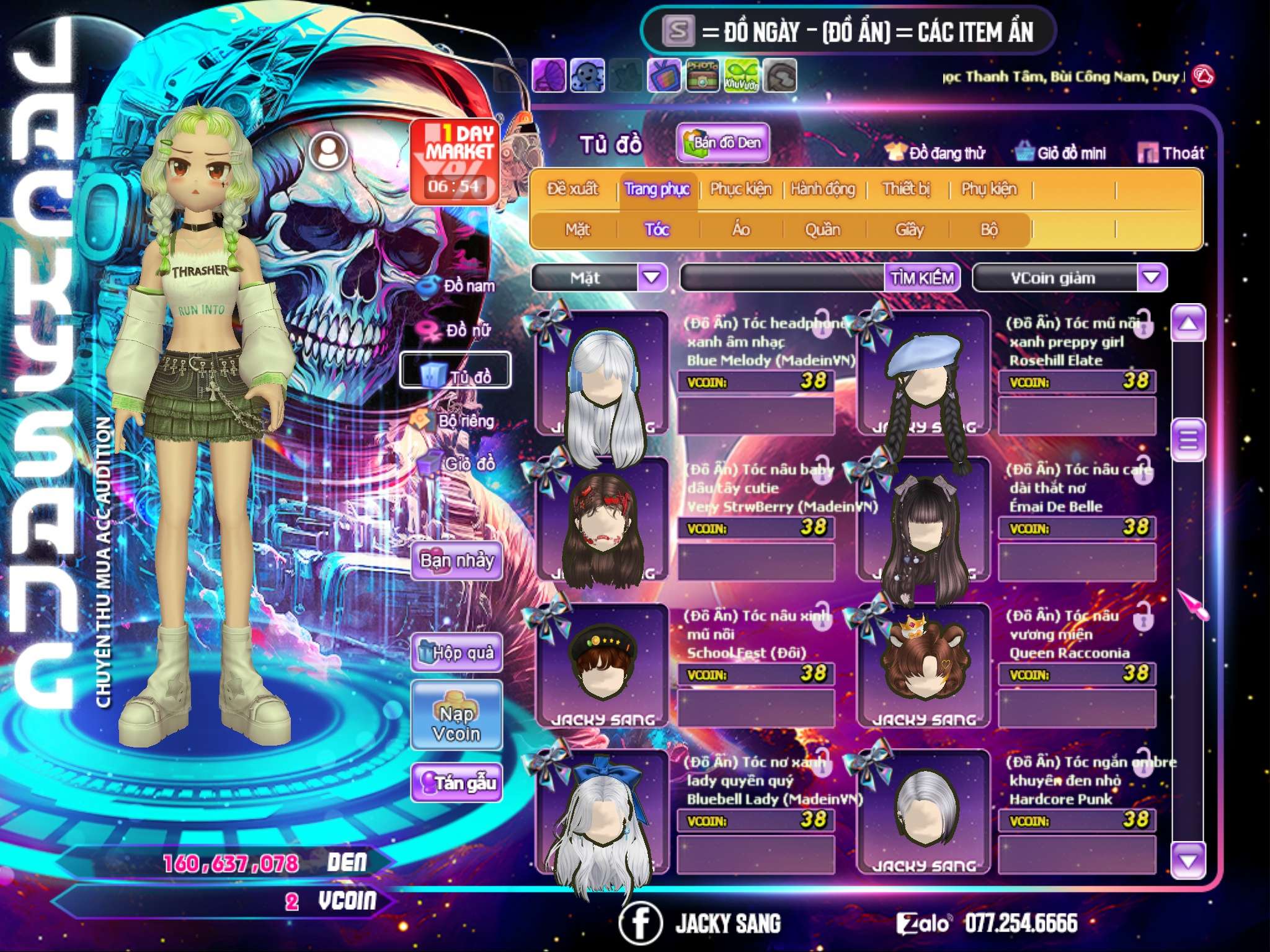
Task: Click the item list scroll-down arrow
Action: (x=1188, y=860)
